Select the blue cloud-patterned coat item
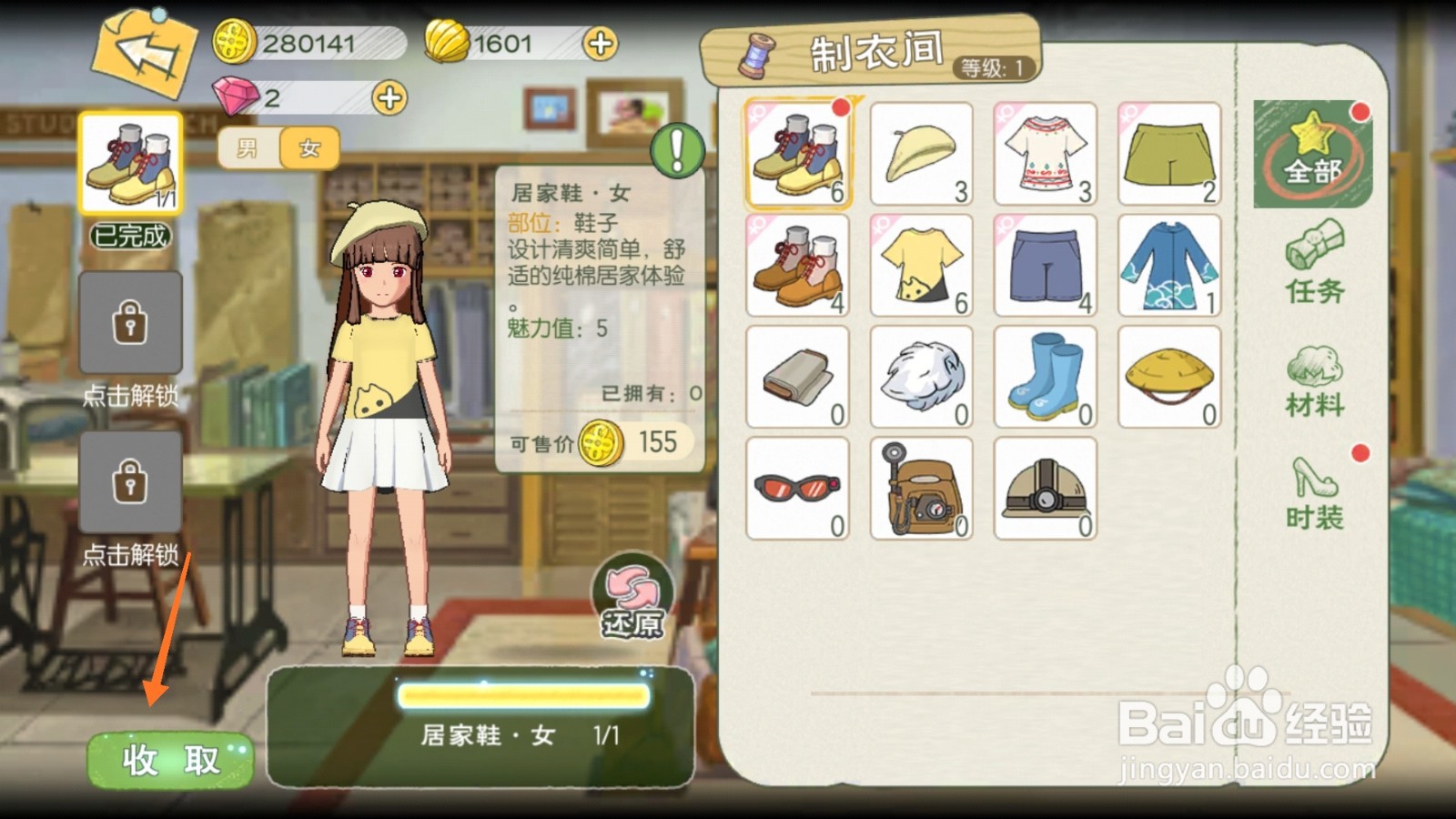The width and height of the screenshot is (1456, 819). coord(1168,266)
